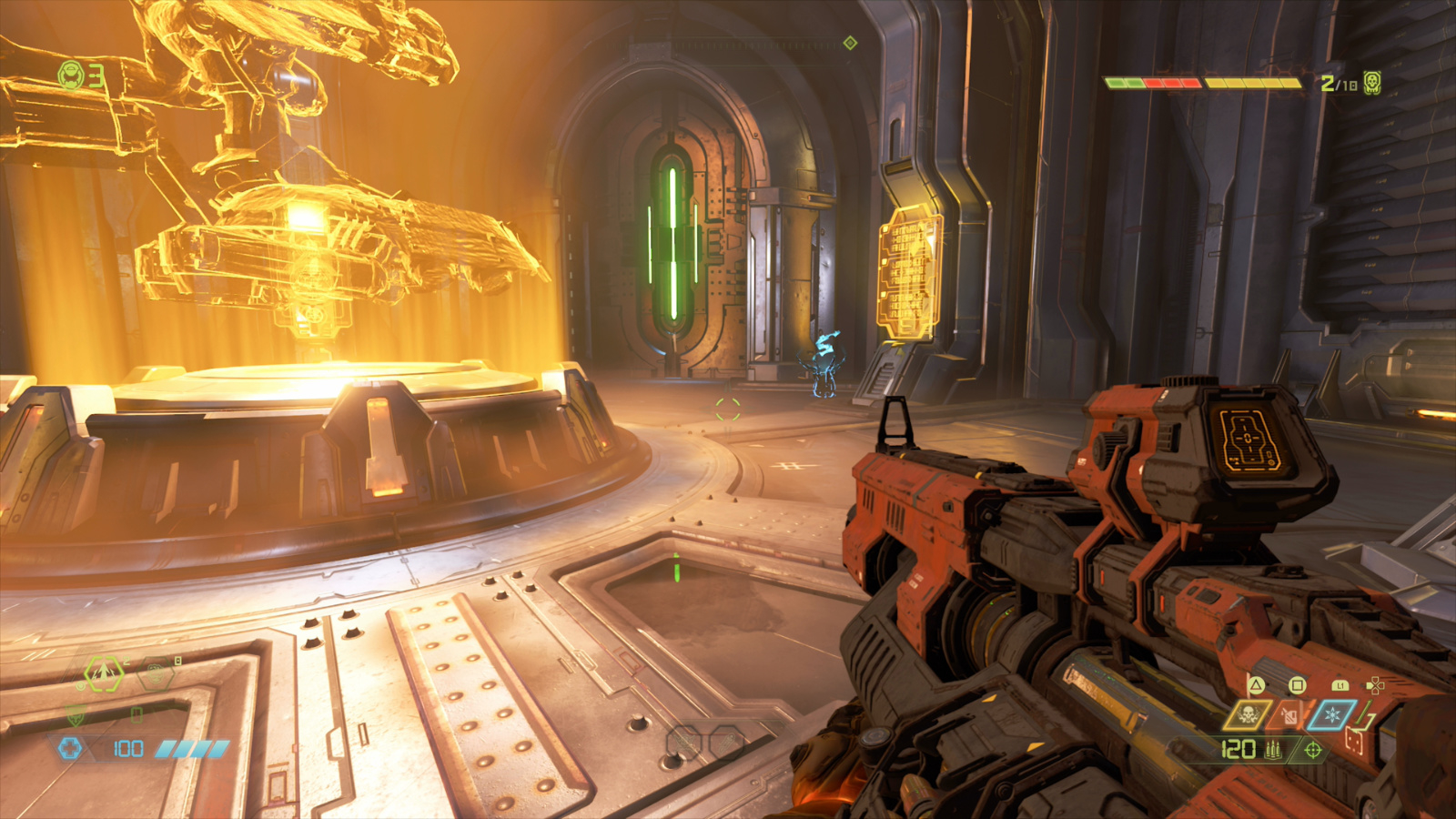Toggle the Square button prompt
The width and height of the screenshot is (1456, 819).
pos(1298,685)
